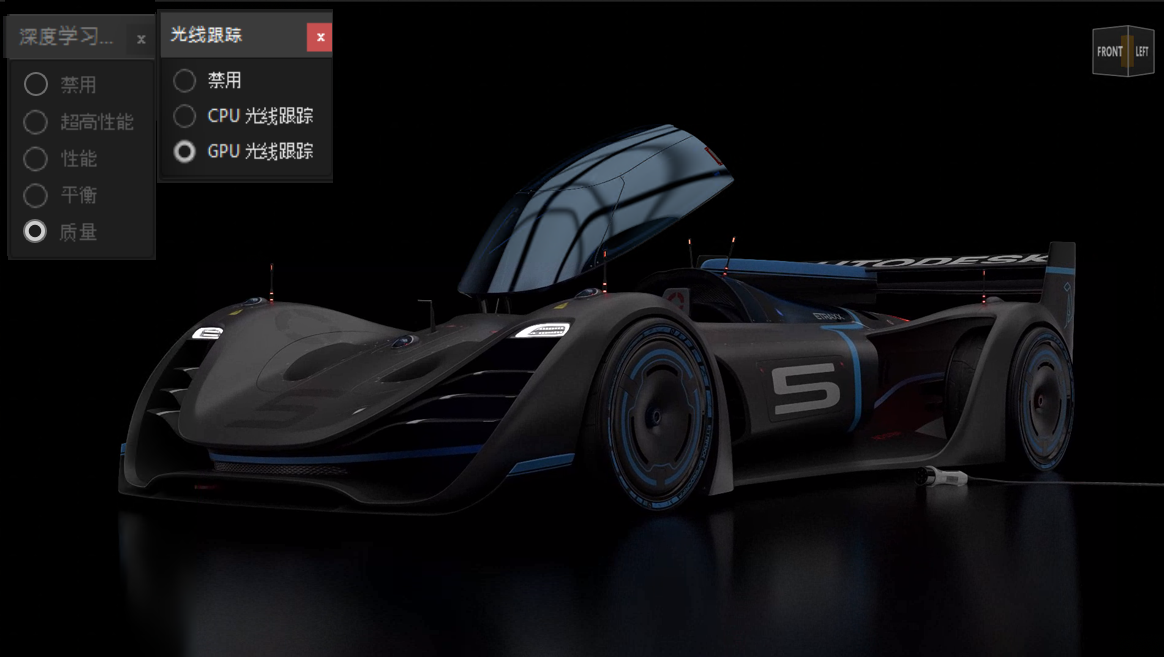
Task: Click the FRONT face of the view cube
Action: 1109,52
